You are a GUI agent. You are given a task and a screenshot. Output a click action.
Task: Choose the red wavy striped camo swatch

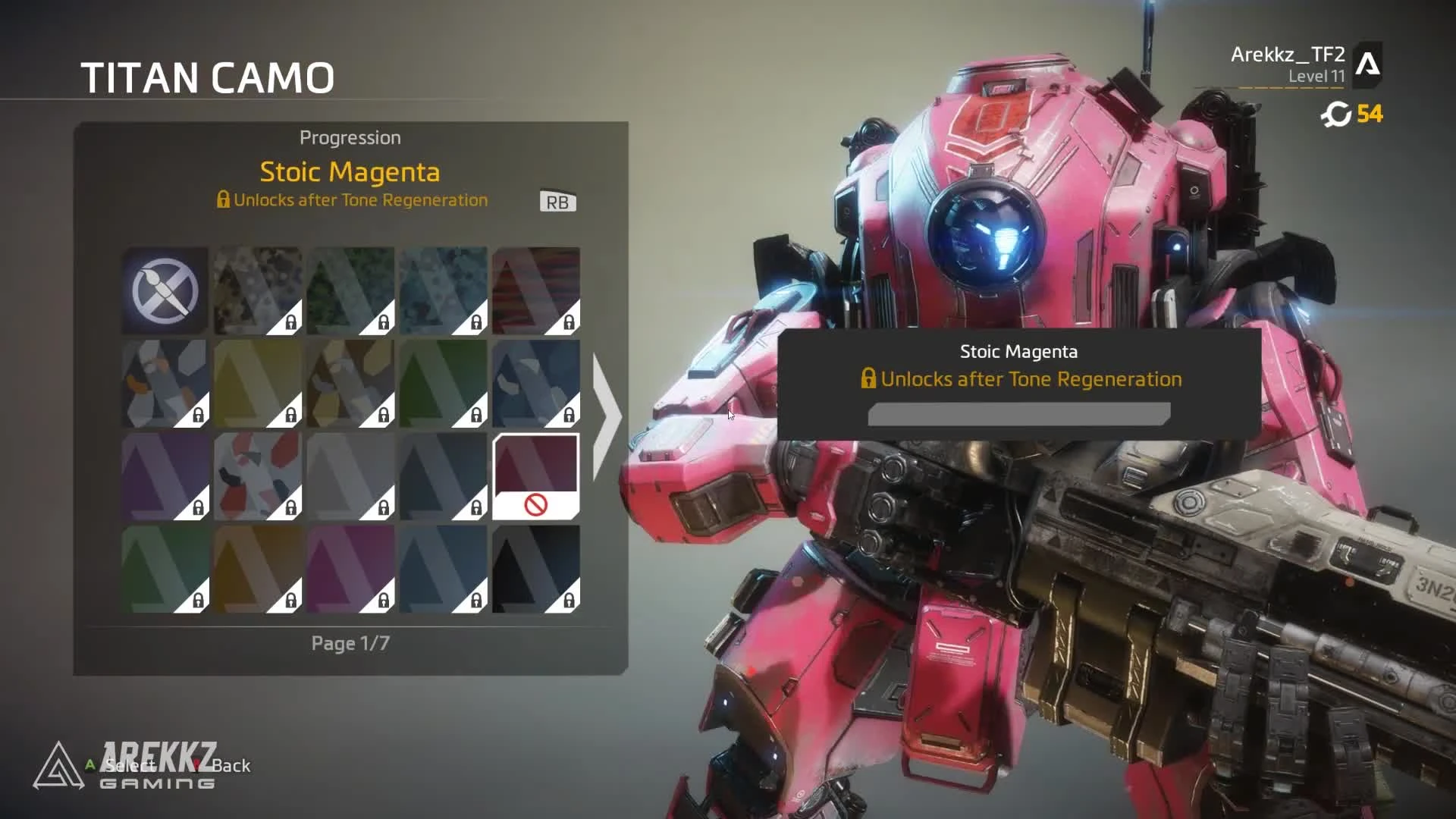(535, 290)
